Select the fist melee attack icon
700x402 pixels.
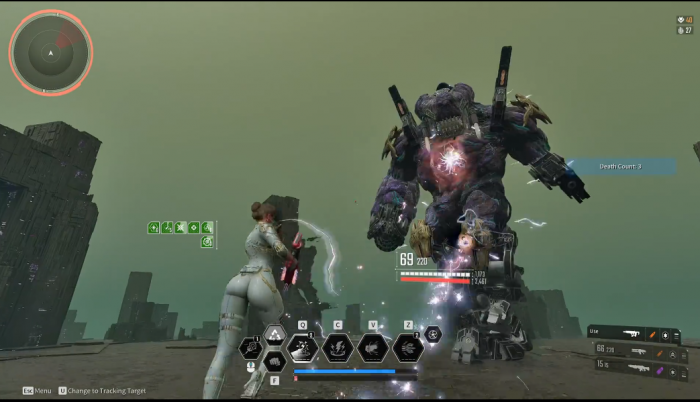click(274, 362)
